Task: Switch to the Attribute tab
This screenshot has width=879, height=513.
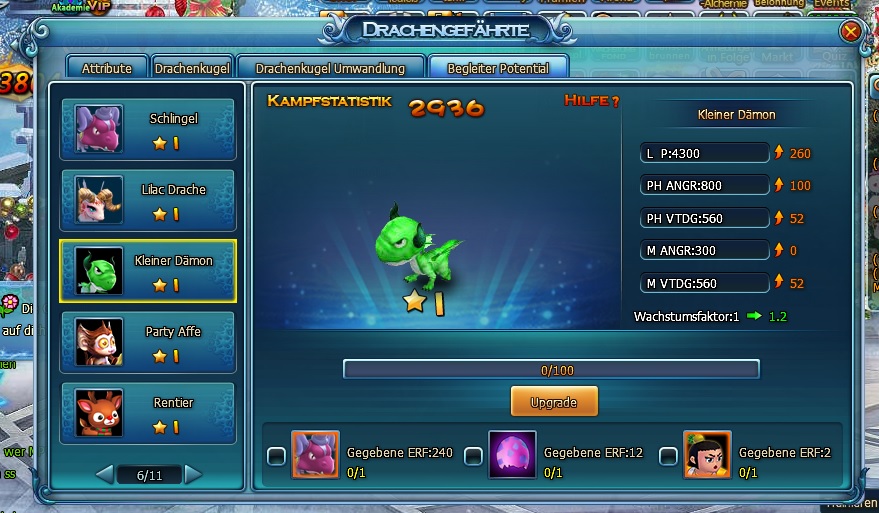Action: pyautogui.click(x=107, y=68)
